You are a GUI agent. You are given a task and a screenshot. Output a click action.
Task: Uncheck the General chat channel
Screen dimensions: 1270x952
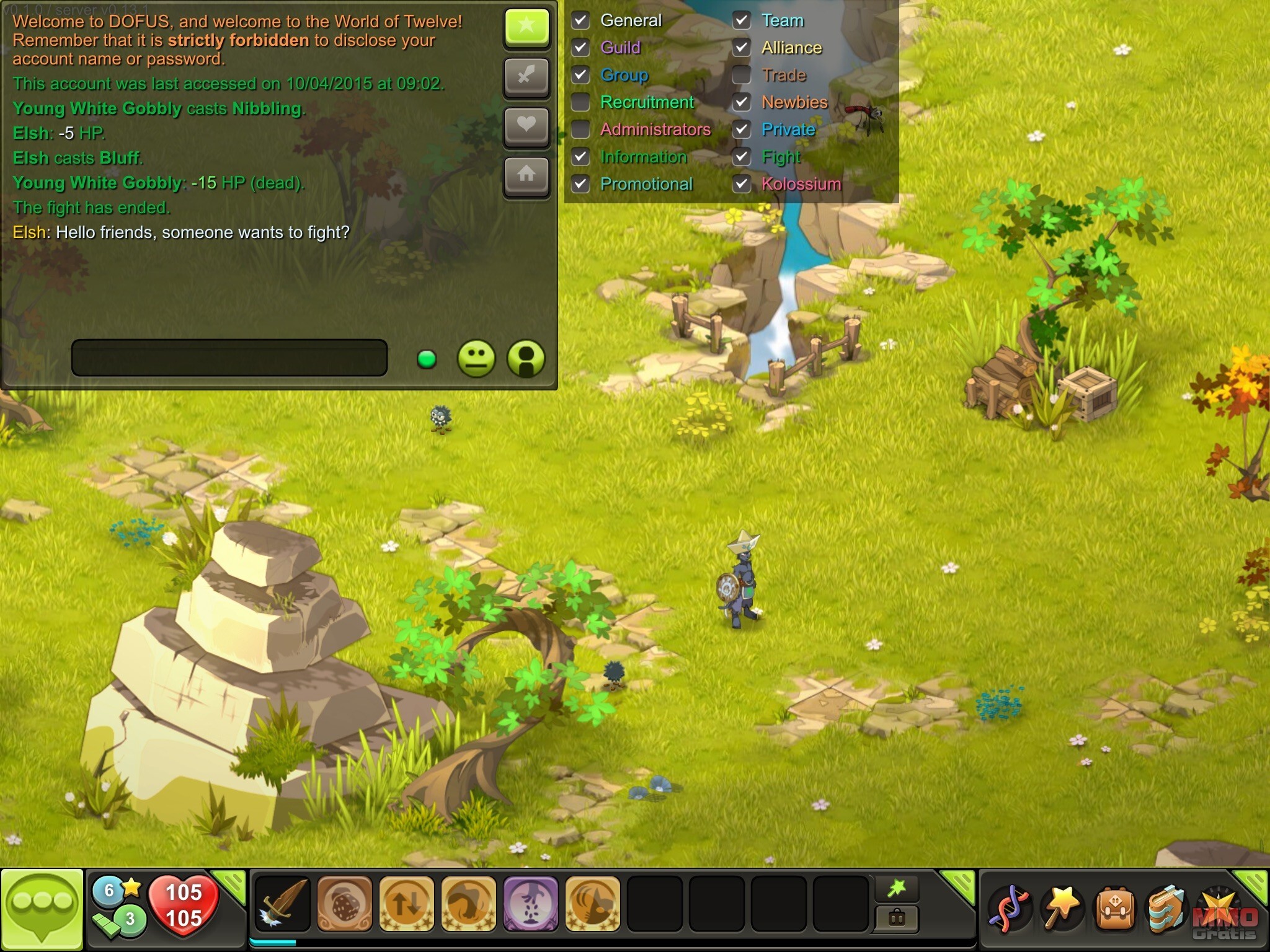pyautogui.click(x=580, y=20)
